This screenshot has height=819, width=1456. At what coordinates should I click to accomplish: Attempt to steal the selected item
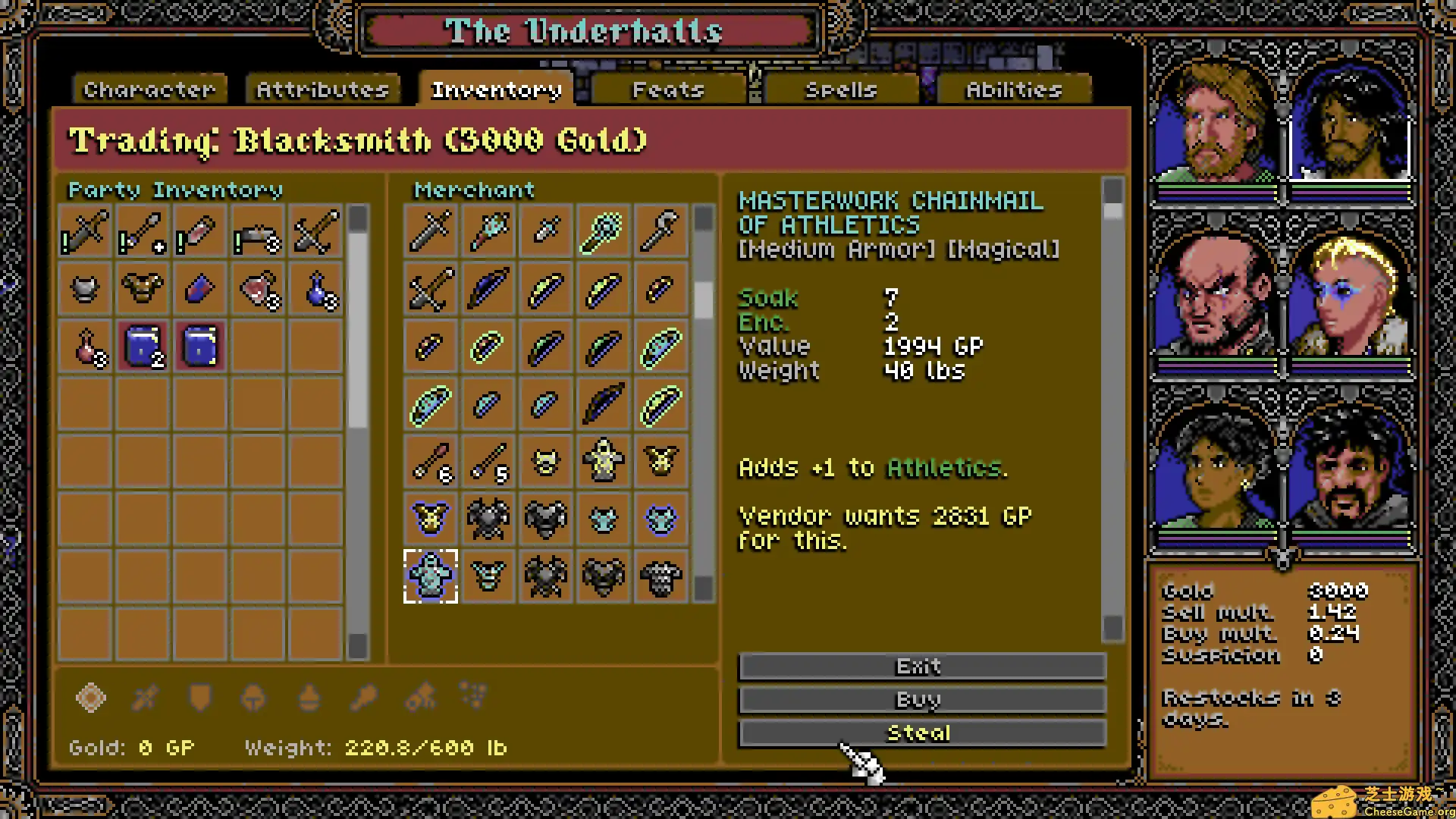(x=921, y=733)
